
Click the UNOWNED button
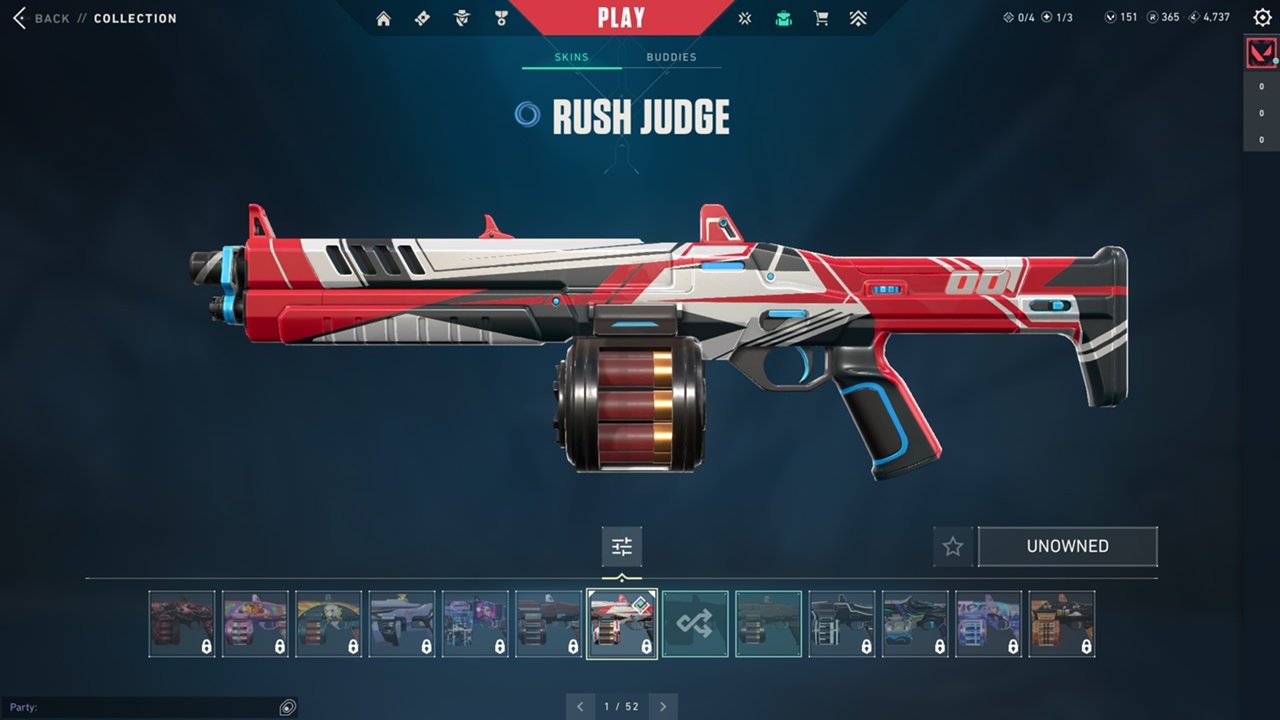[1067, 546]
